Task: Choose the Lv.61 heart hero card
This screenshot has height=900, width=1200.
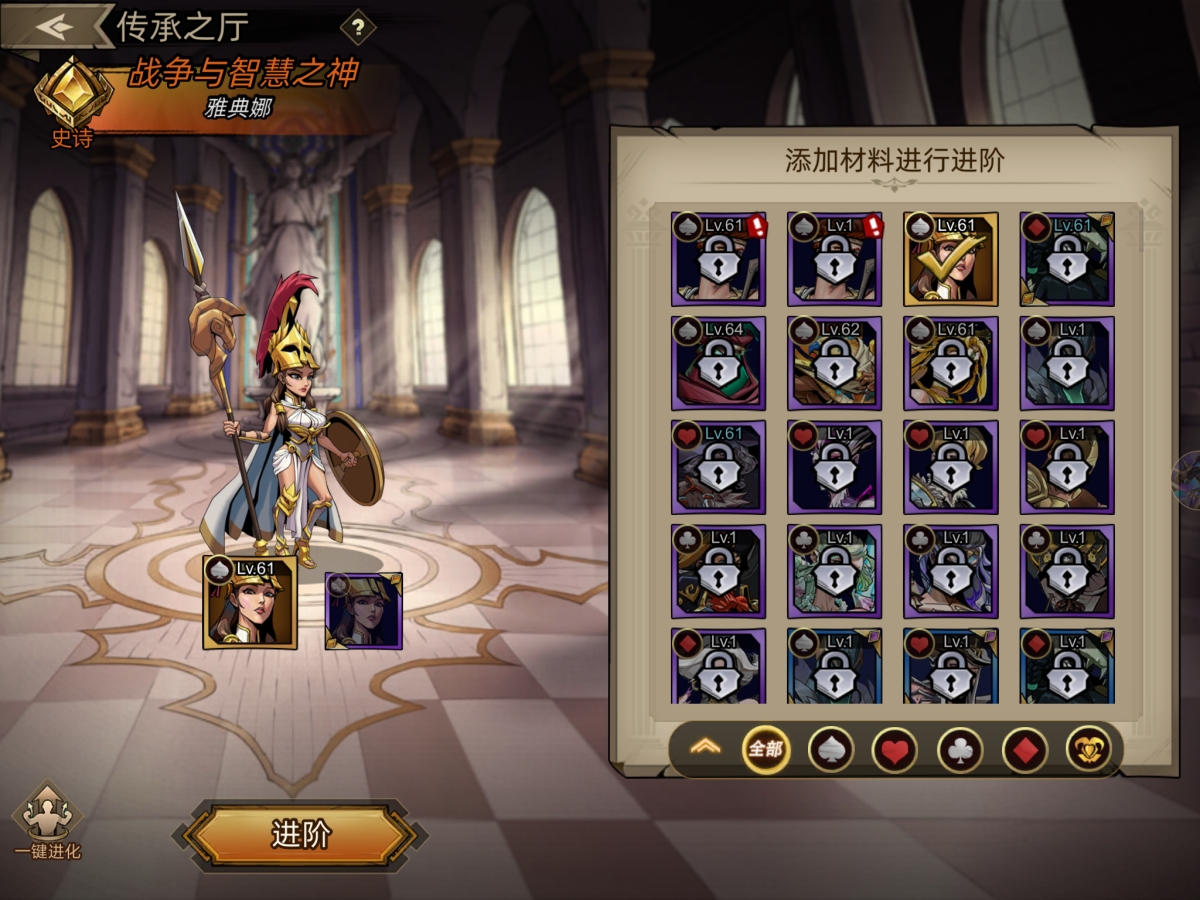Action: pos(718,467)
